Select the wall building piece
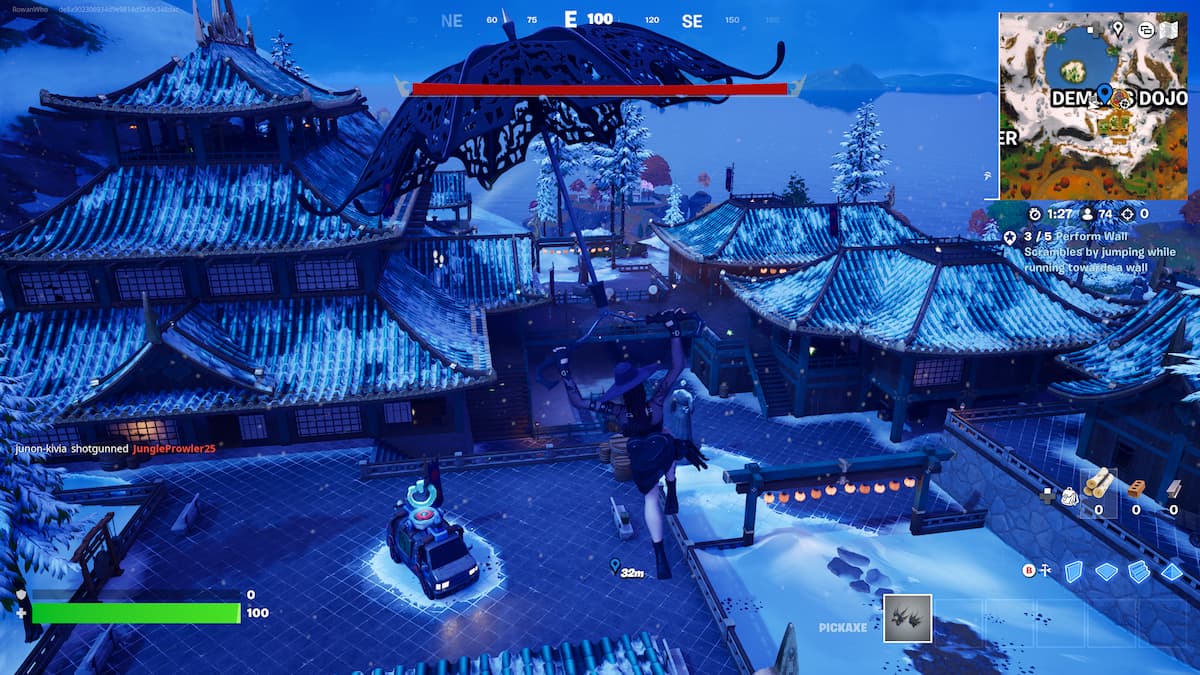Screen dimensions: 1200x675 pos(1073,571)
